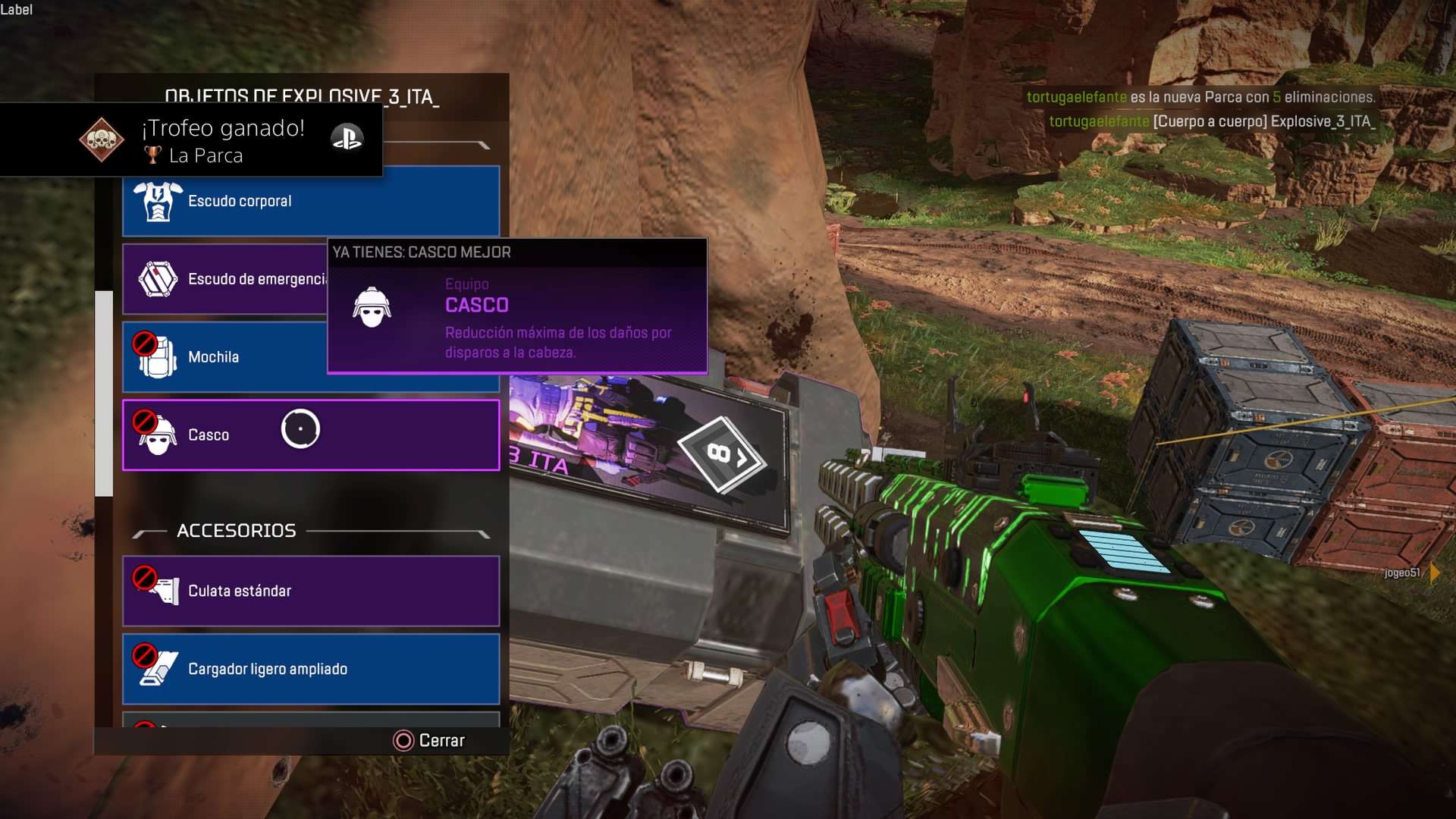Take the Escudo corporal item
Viewport: 1456px width, 819px height.
coord(311,202)
